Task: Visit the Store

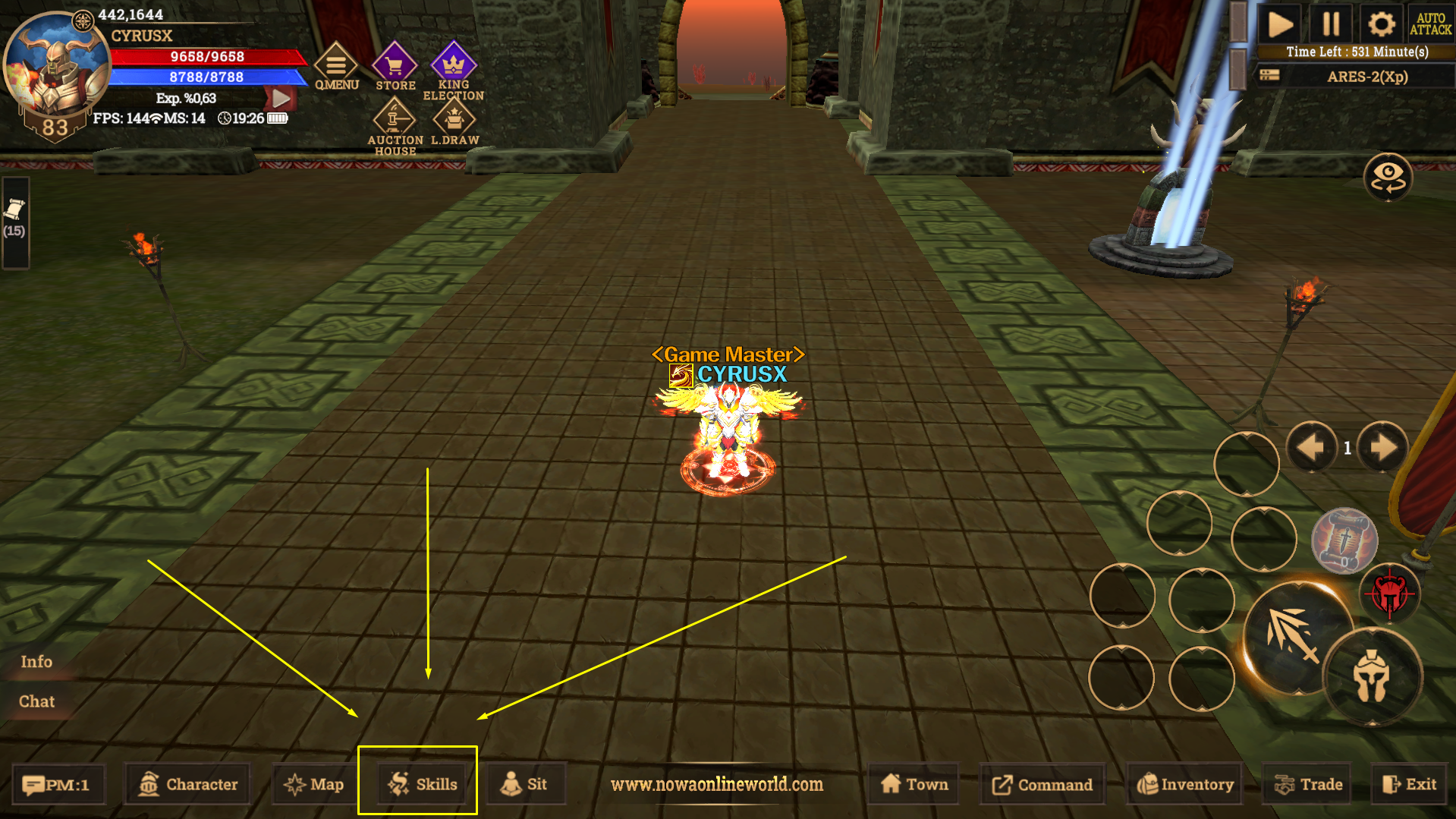Action: 395,68
